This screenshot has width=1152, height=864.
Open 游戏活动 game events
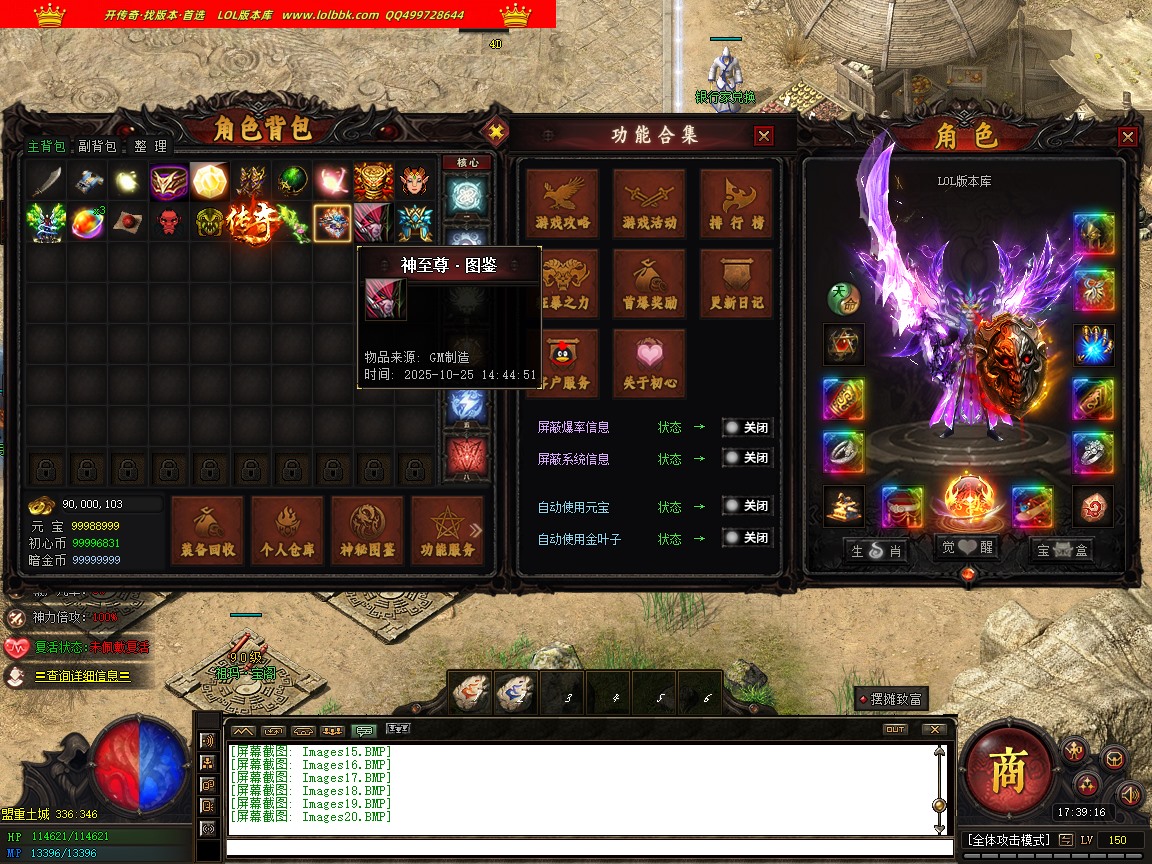[x=649, y=204]
